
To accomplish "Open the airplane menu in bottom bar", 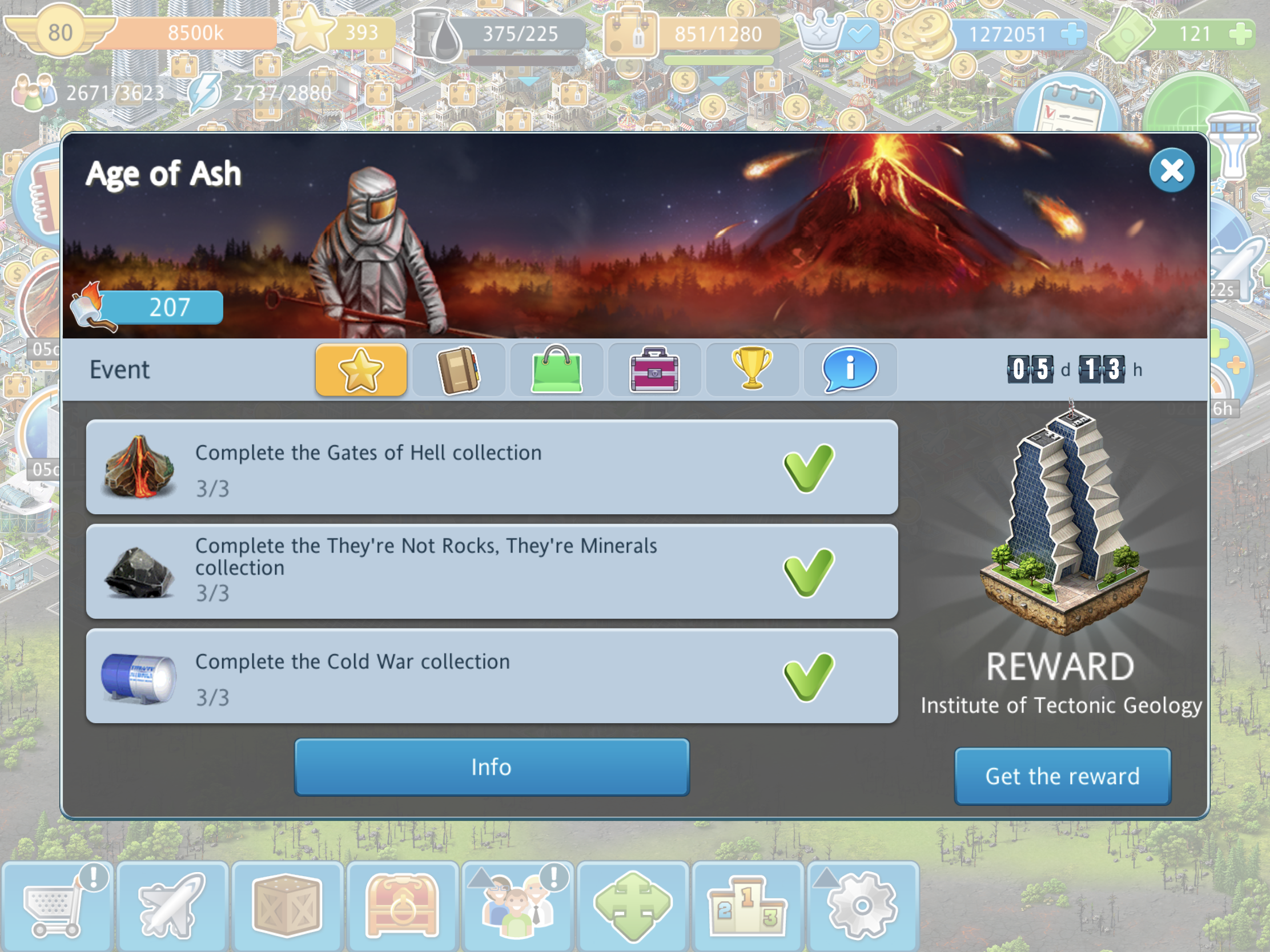I will [x=172, y=907].
